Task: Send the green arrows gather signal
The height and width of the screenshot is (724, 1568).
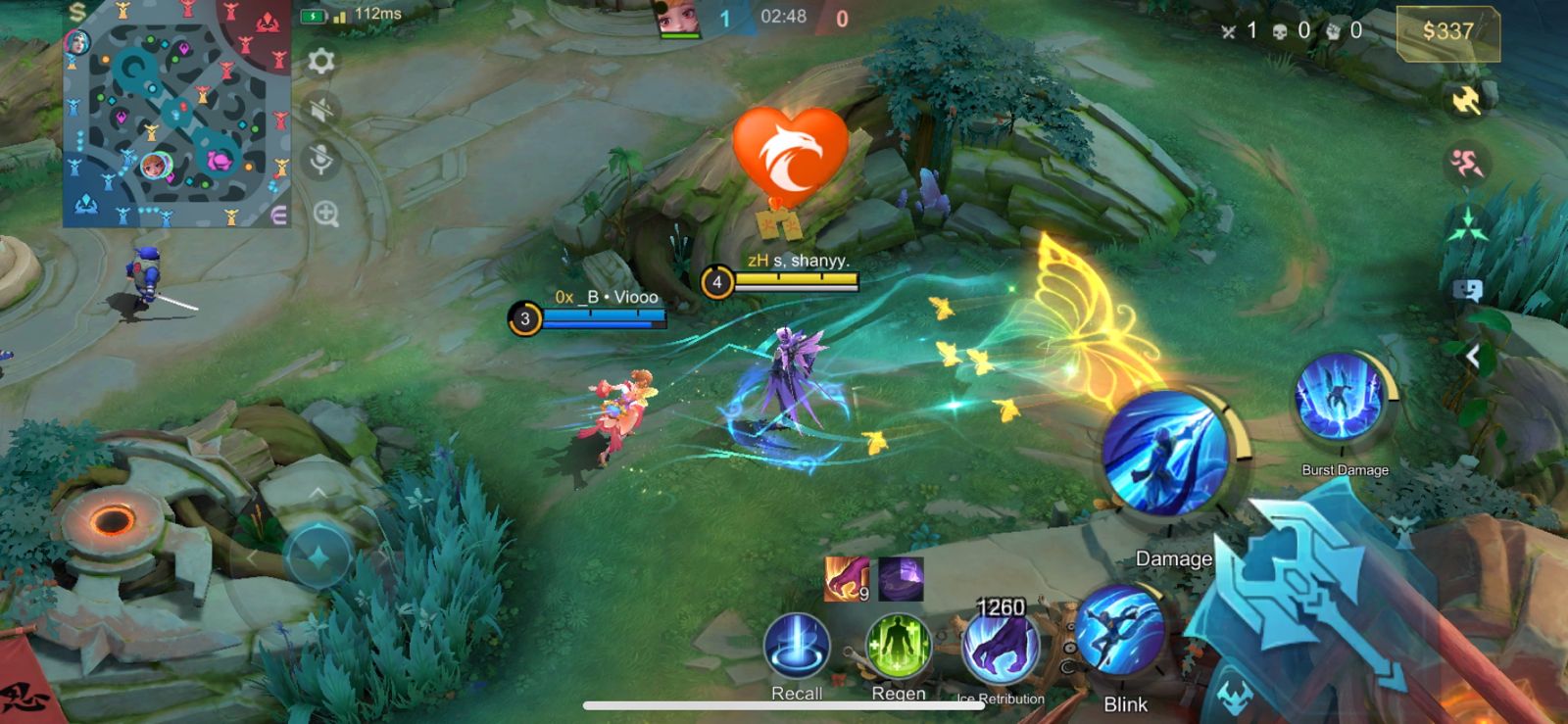Action: pos(1466,226)
